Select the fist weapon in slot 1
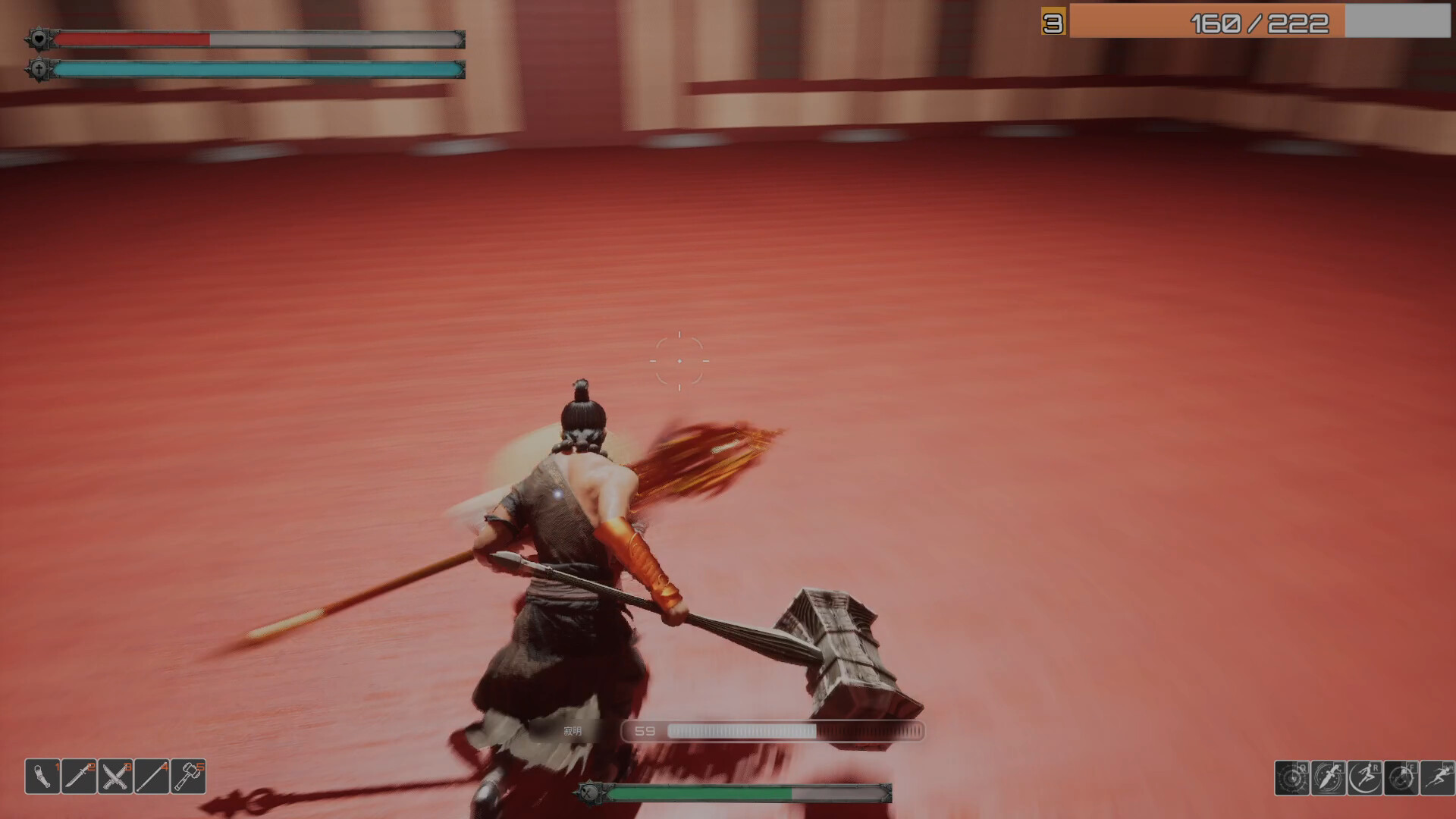The image size is (1456, 819). pos(42,776)
